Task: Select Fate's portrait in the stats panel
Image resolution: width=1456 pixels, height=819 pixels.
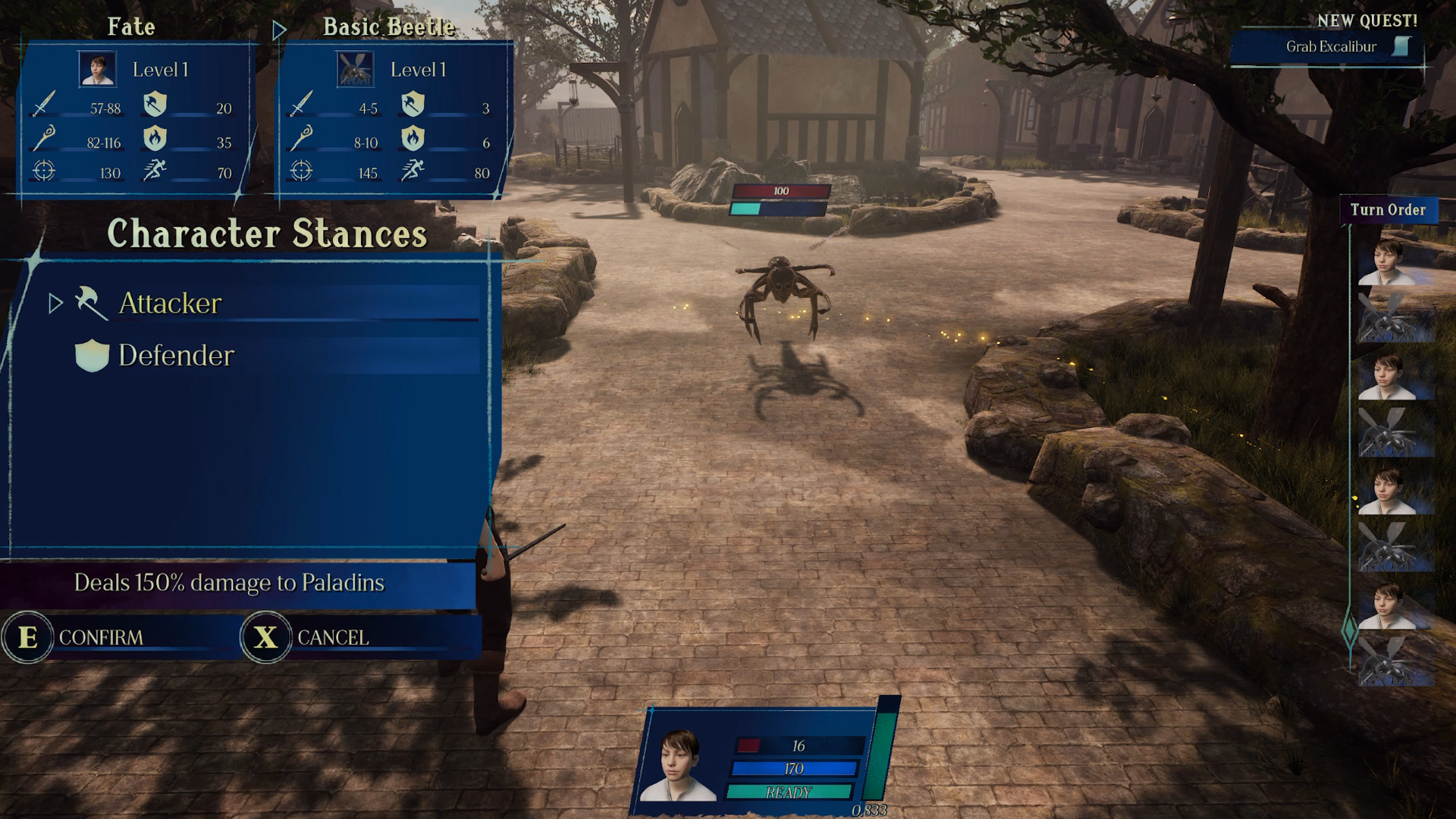Action: pyautogui.click(x=98, y=69)
